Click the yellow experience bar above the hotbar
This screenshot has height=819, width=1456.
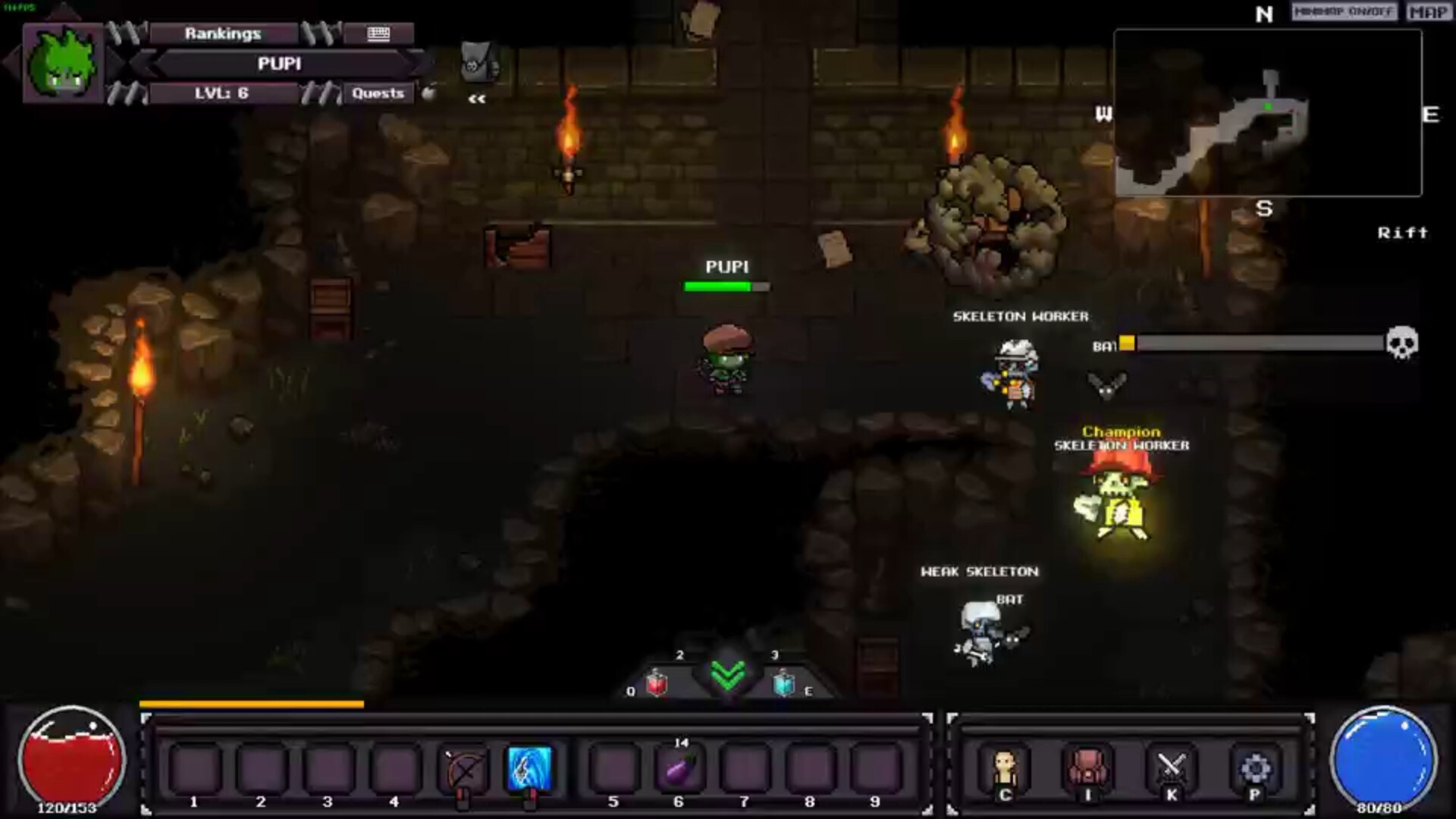pos(250,705)
